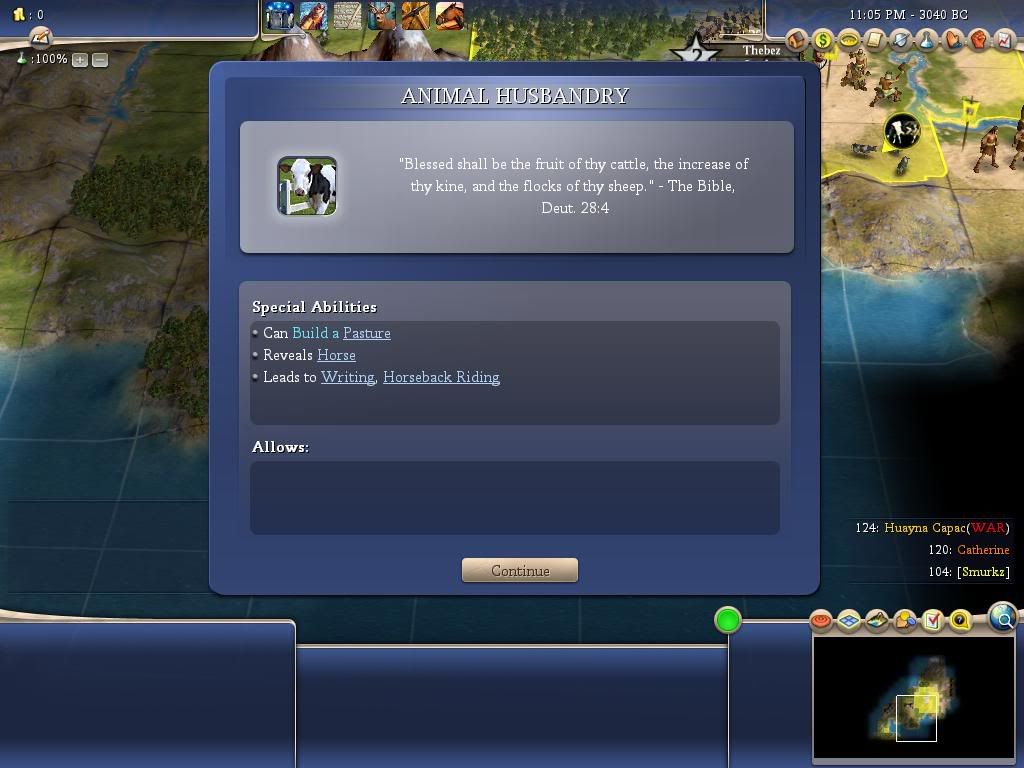Open the domestic advisor house icon
This screenshot has height=768, width=1024.
pyautogui.click(x=797, y=40)
